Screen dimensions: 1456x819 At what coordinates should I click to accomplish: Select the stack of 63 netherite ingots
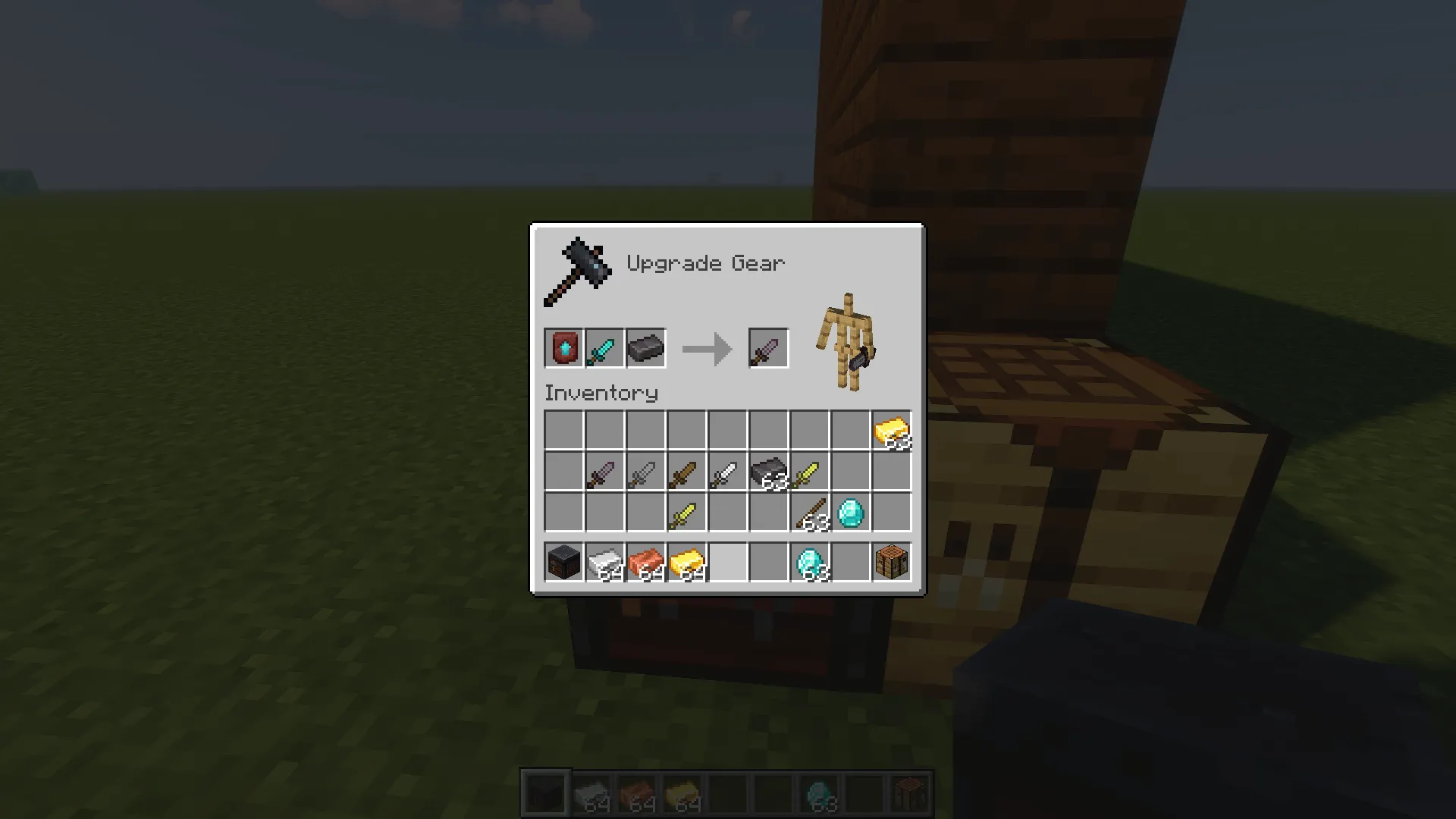(768, 474)
